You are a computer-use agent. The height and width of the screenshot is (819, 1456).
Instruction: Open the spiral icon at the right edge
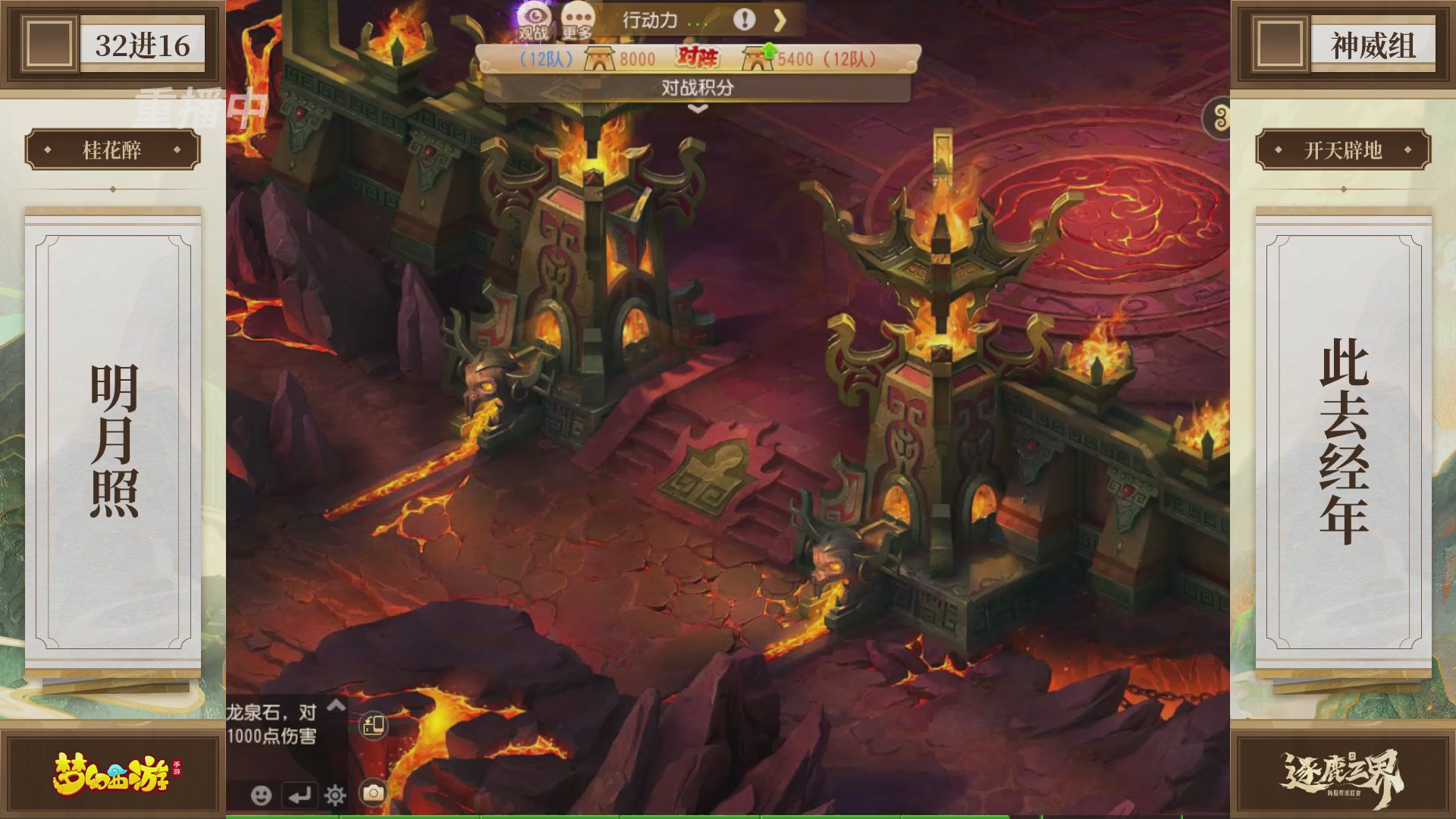[1219, 118]
